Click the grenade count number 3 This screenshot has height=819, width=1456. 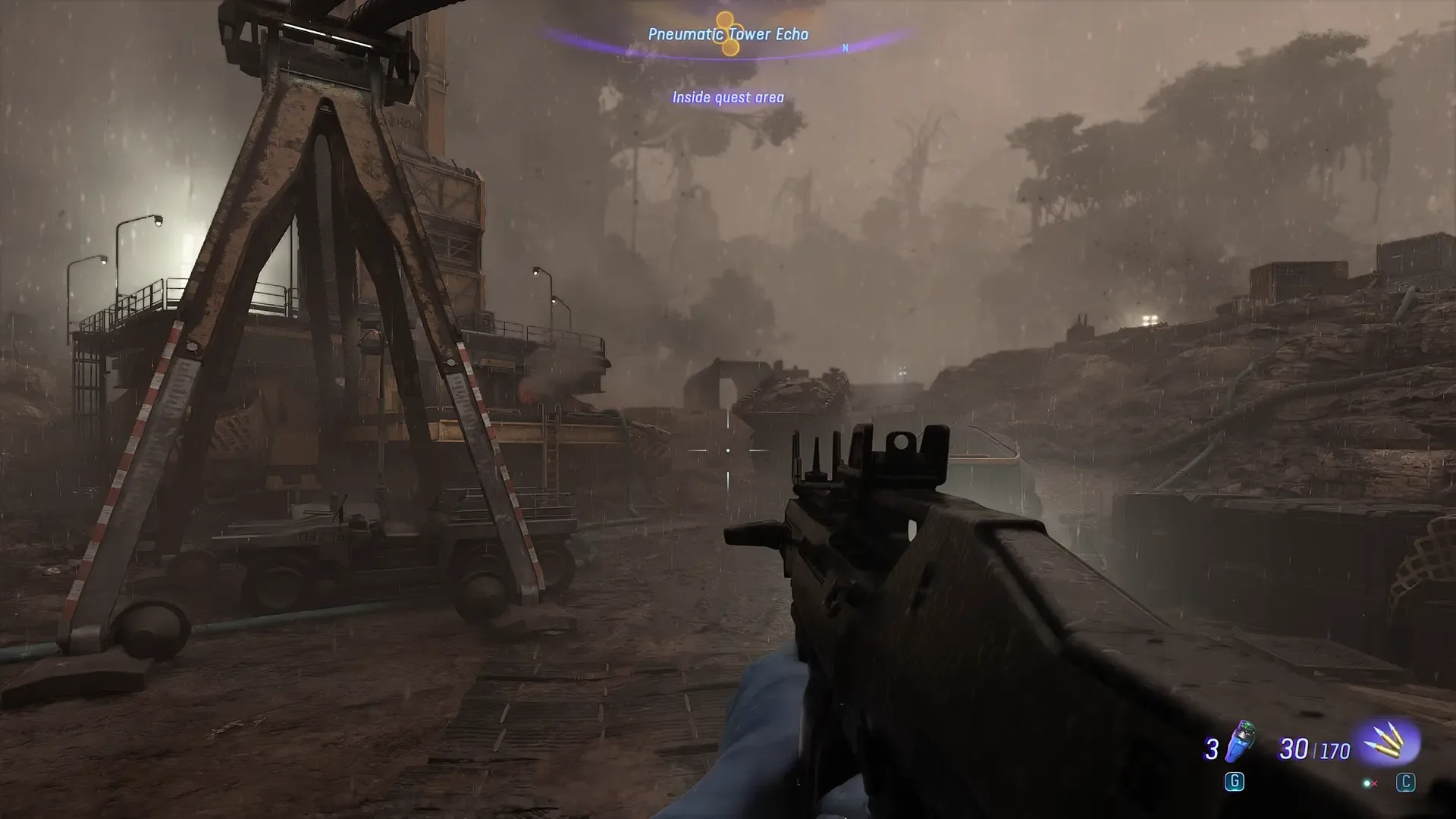pyautogui.click(x=1212, y=750)
